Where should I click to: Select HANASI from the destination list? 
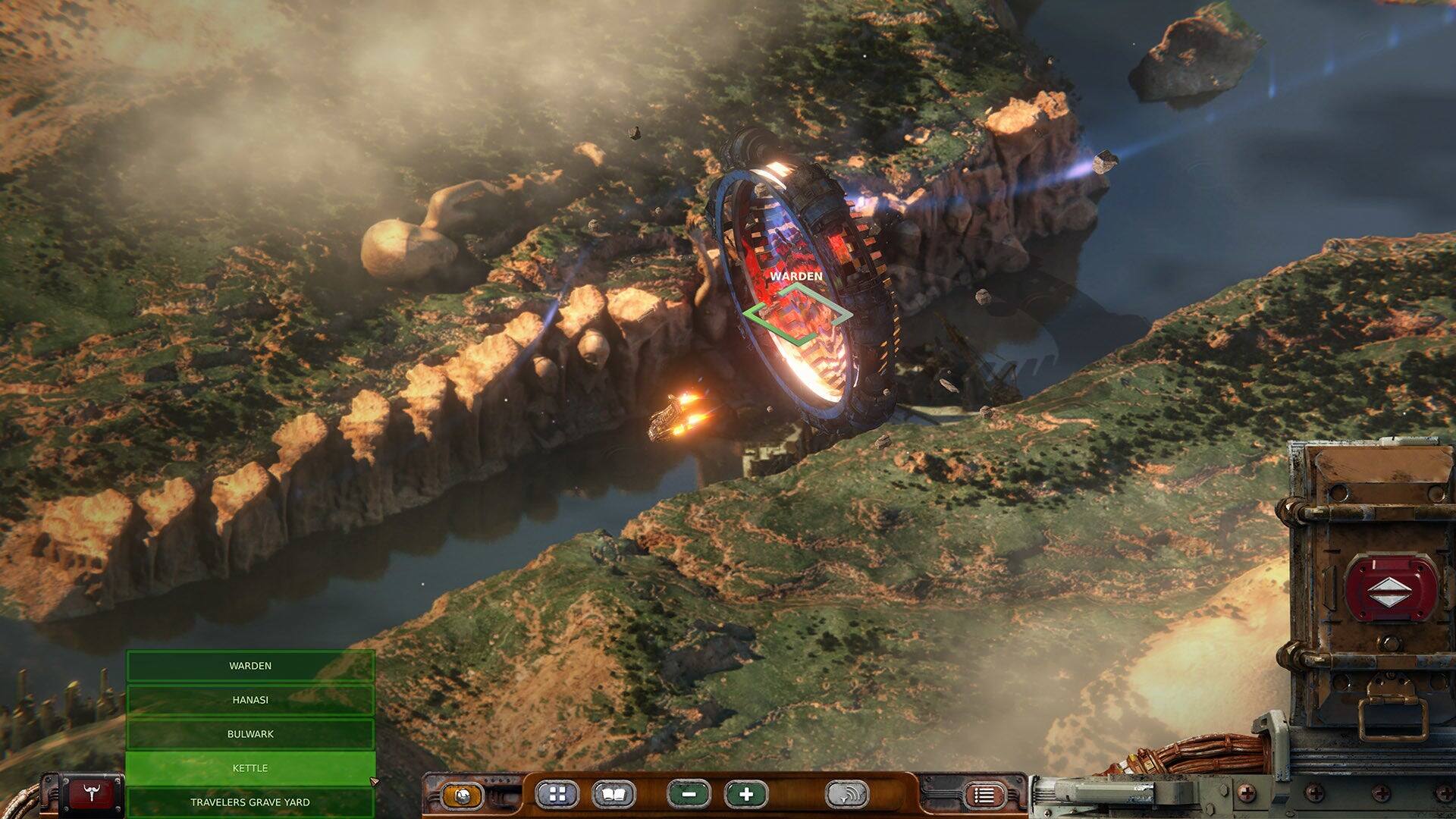[251, 699]
